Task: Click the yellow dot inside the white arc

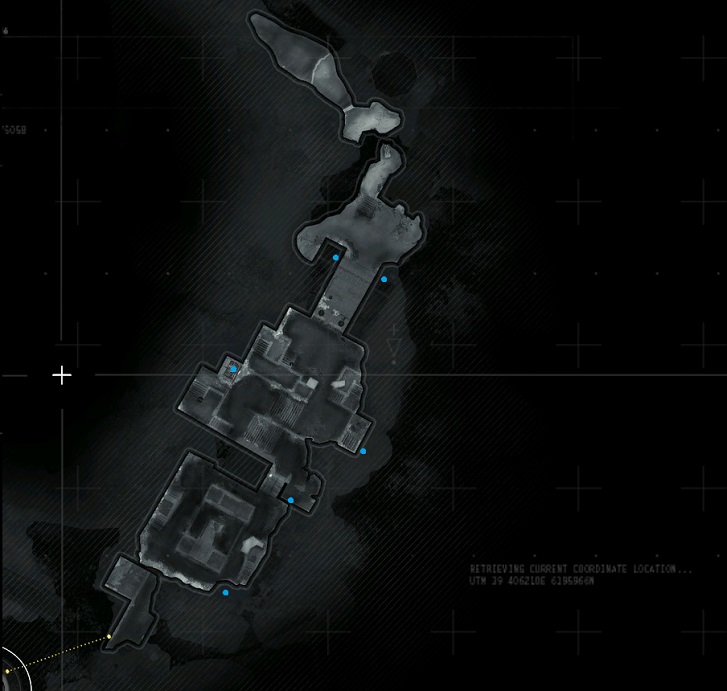Action: pos(7,672)
